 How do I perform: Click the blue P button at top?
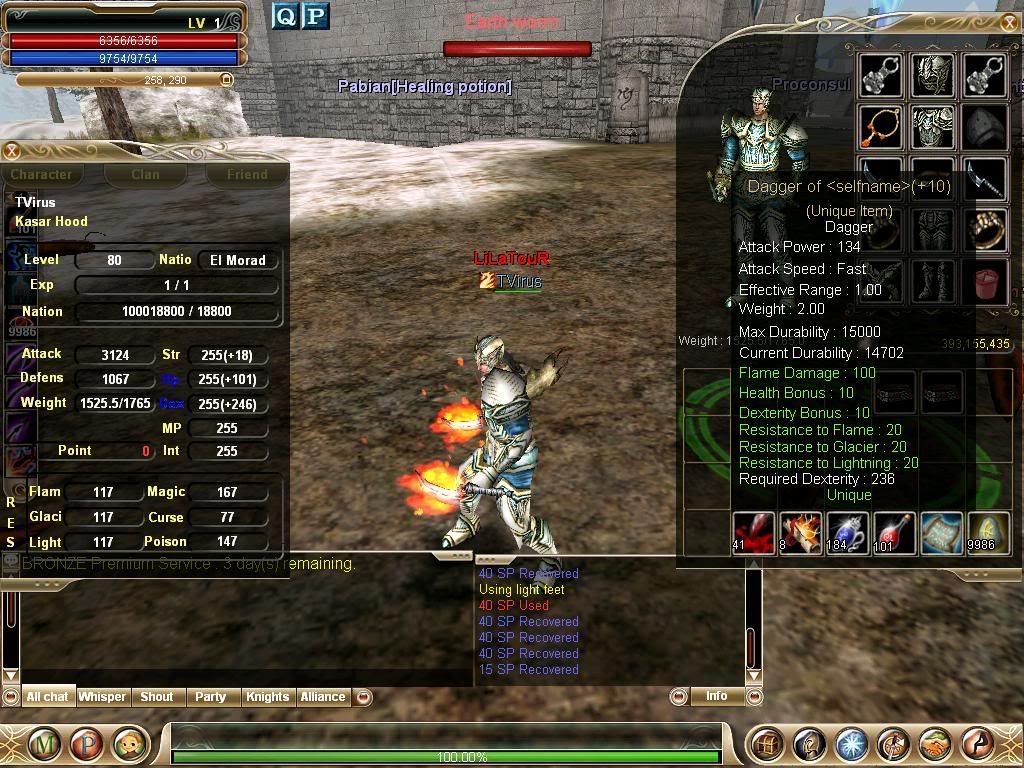(315, 16)
